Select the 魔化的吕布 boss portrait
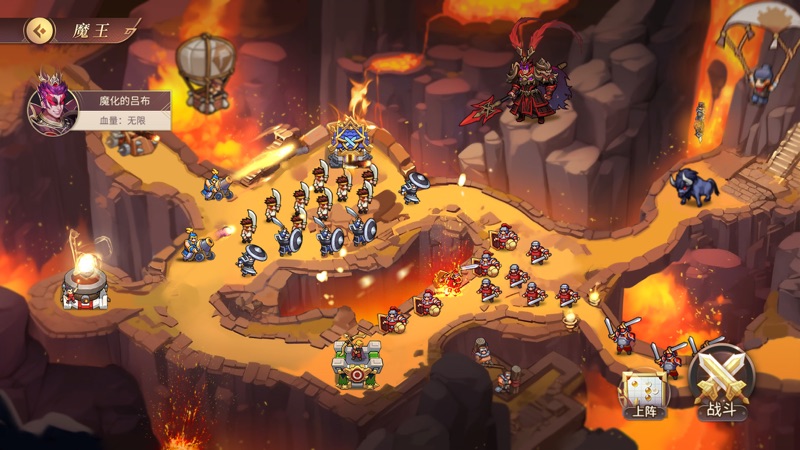800x450 pixels. point(53,106)
